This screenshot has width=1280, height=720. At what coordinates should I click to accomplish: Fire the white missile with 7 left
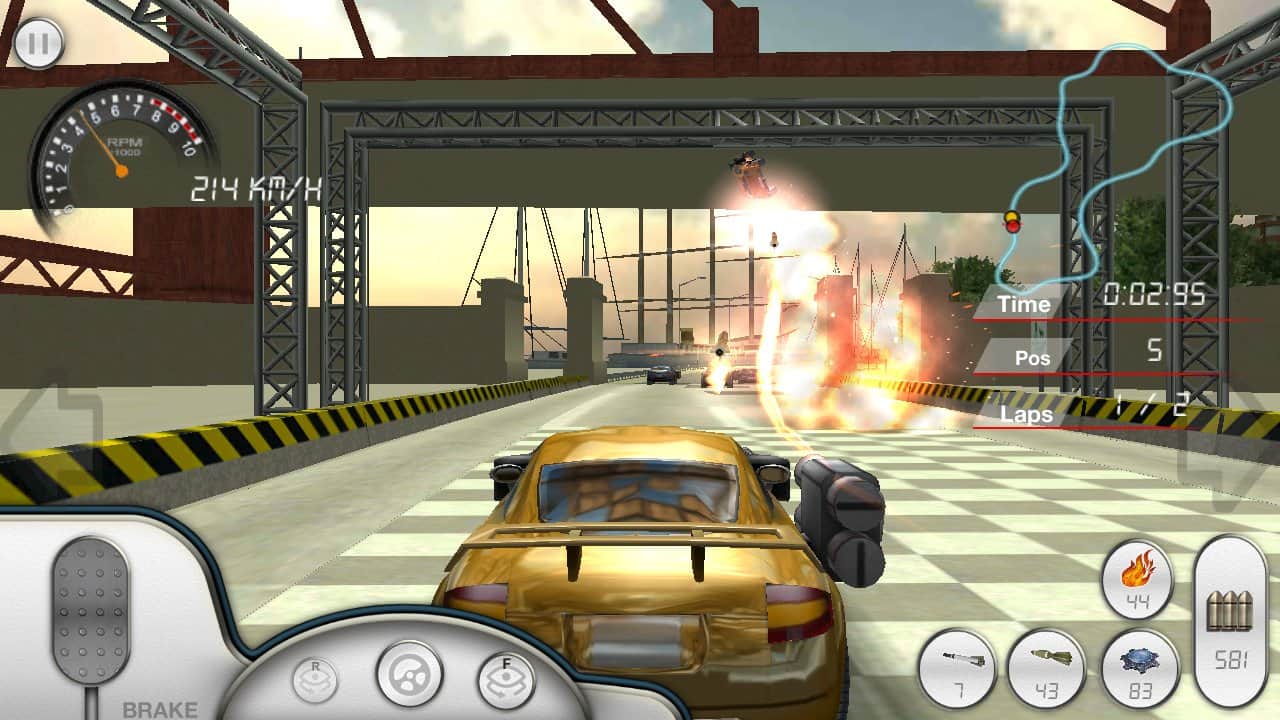(956, 668)
